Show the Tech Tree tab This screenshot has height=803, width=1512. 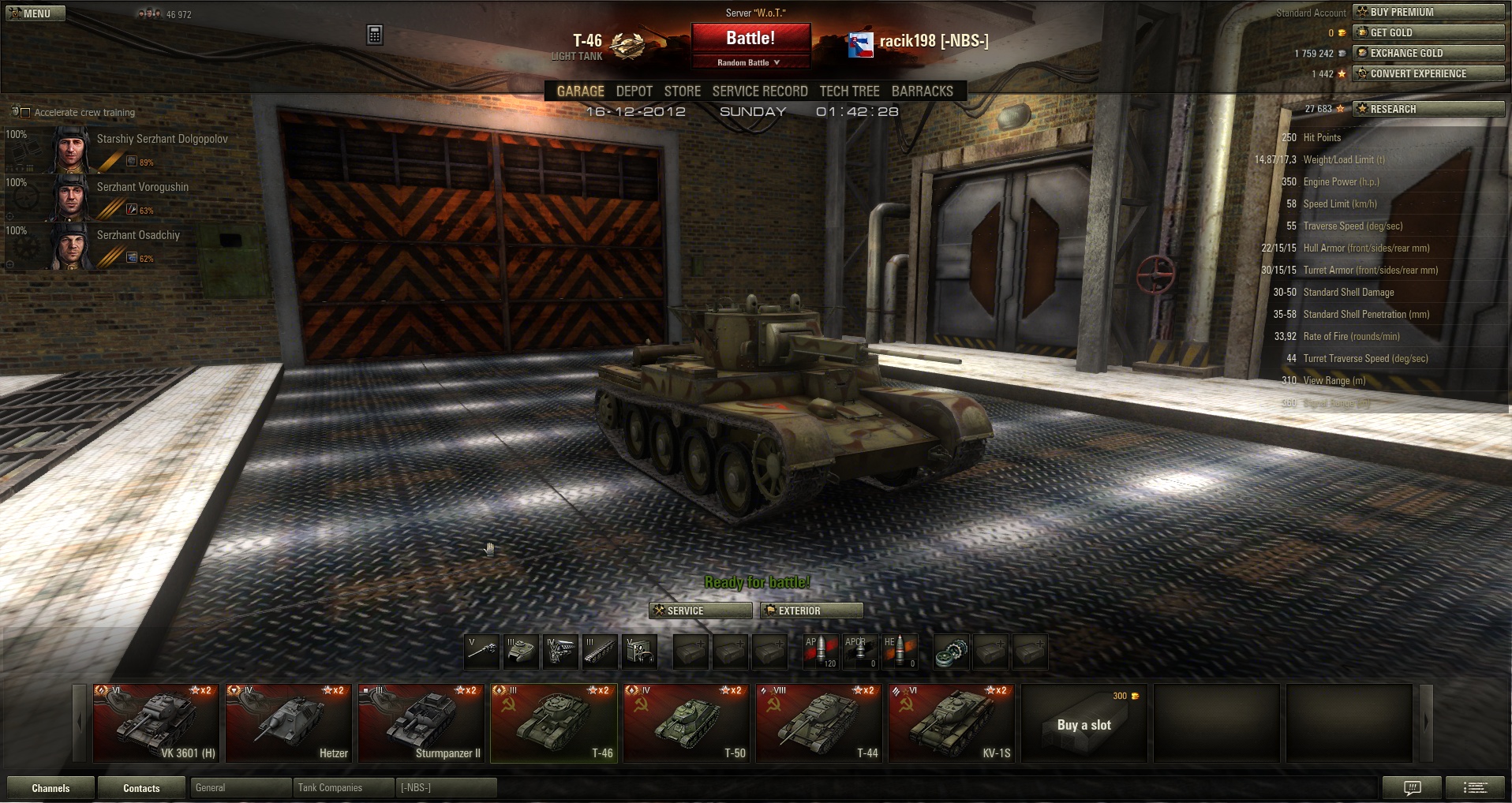[849, 92]
